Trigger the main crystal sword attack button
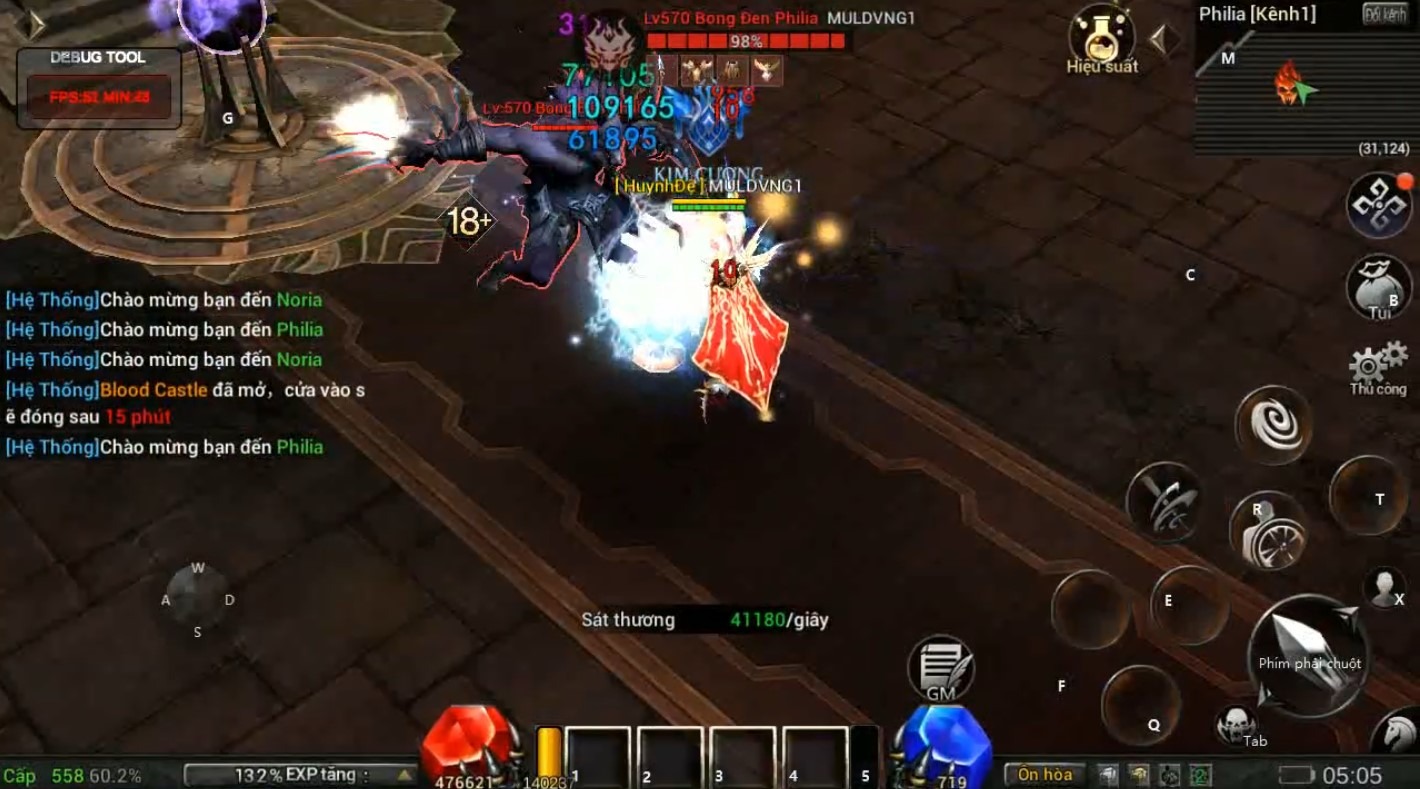The width and height of the screenshot is (1420, 789). point(1307,655)
